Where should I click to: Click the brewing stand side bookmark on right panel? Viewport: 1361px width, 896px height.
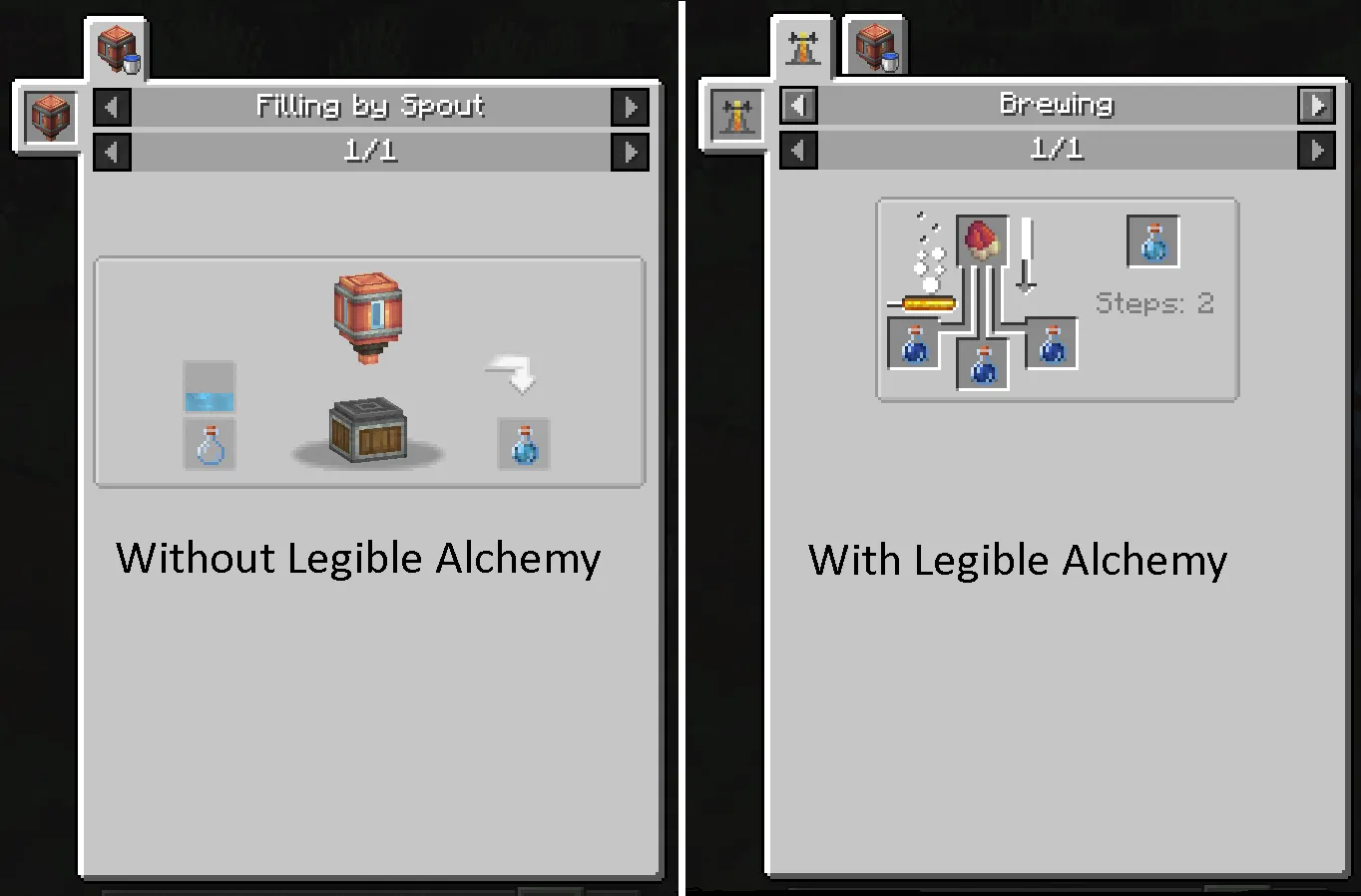click(735, 115)
